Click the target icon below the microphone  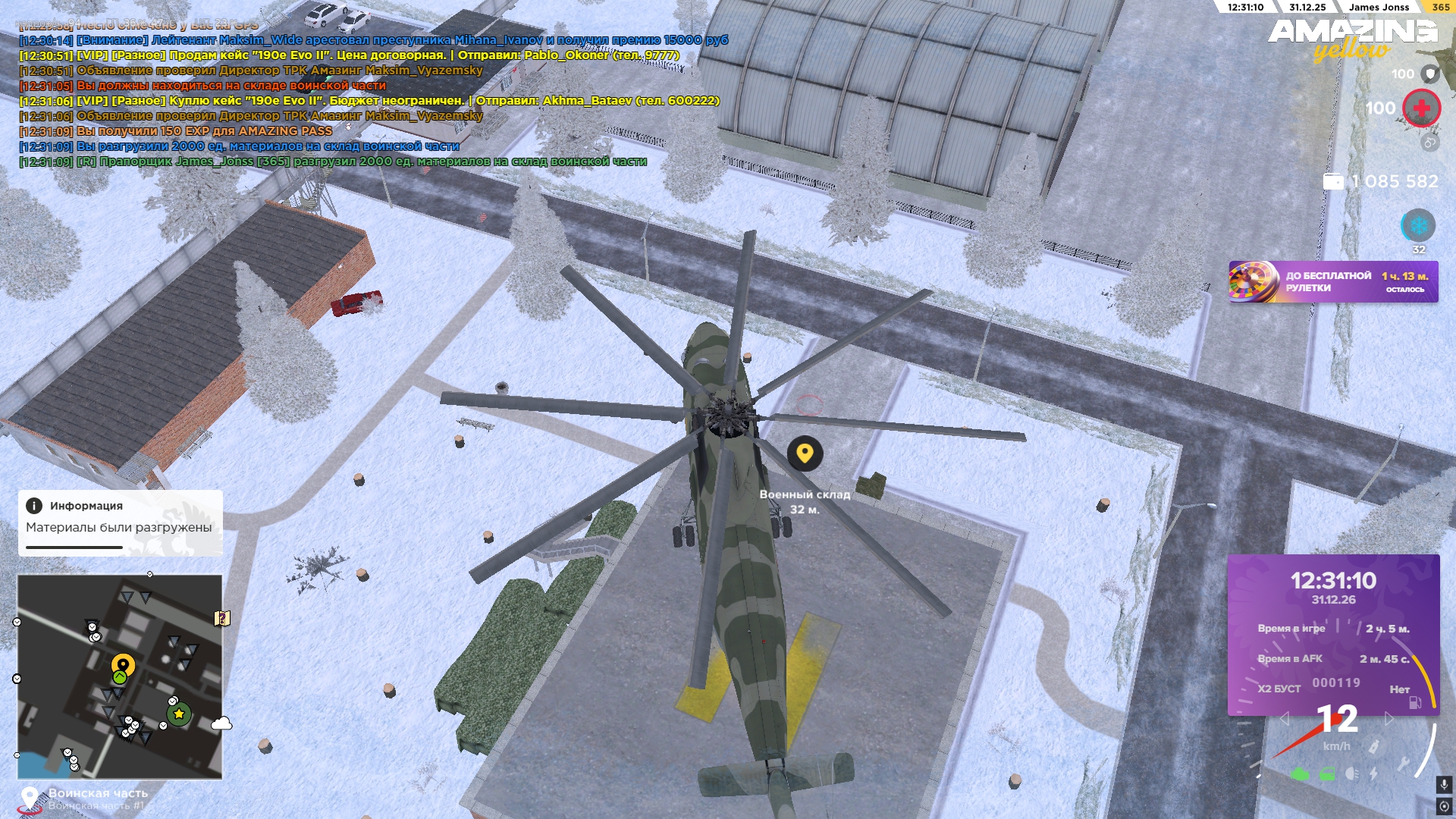coord(1444,805)
